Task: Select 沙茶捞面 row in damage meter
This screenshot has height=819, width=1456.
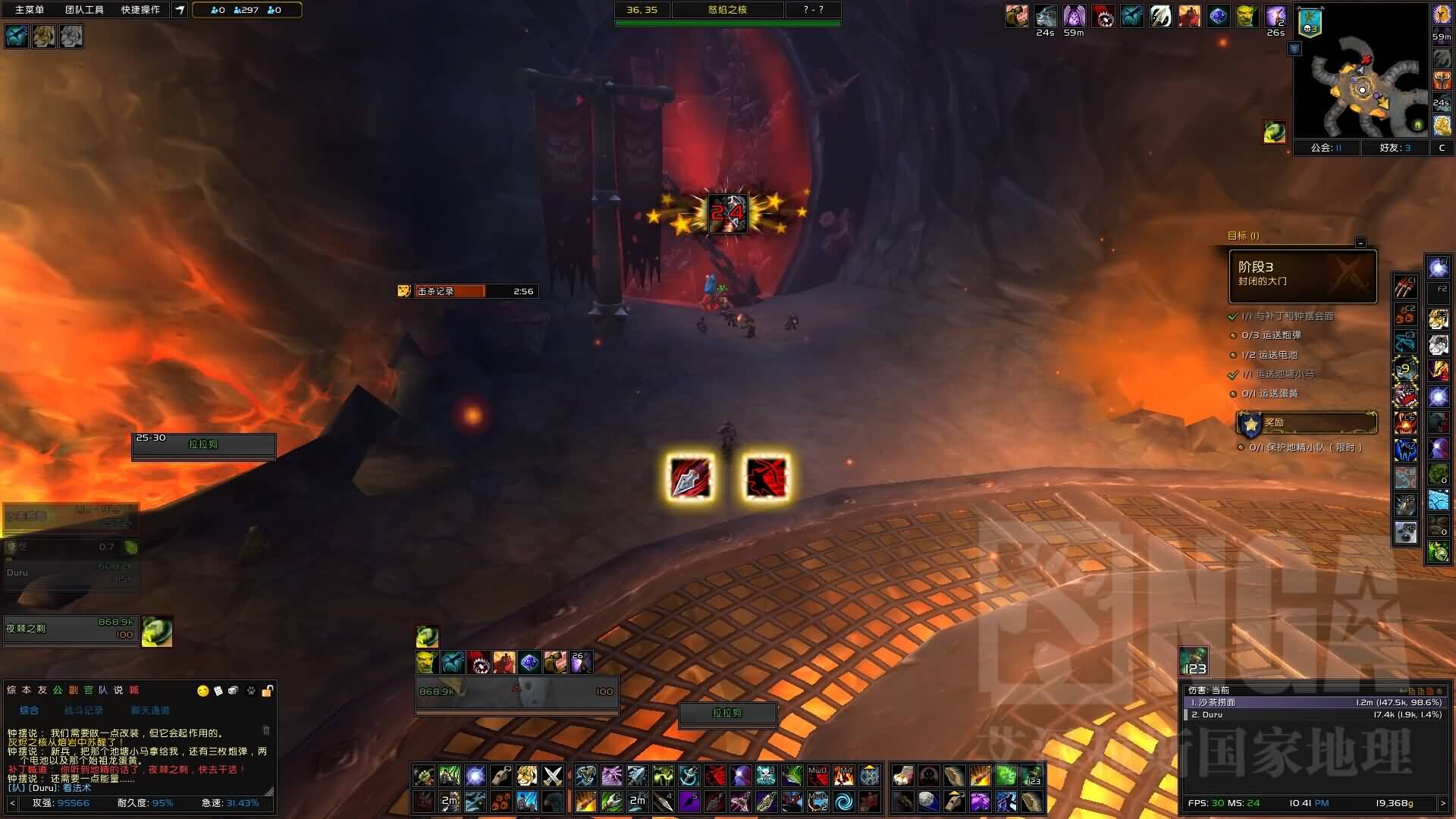Action: pos(1313,702)
